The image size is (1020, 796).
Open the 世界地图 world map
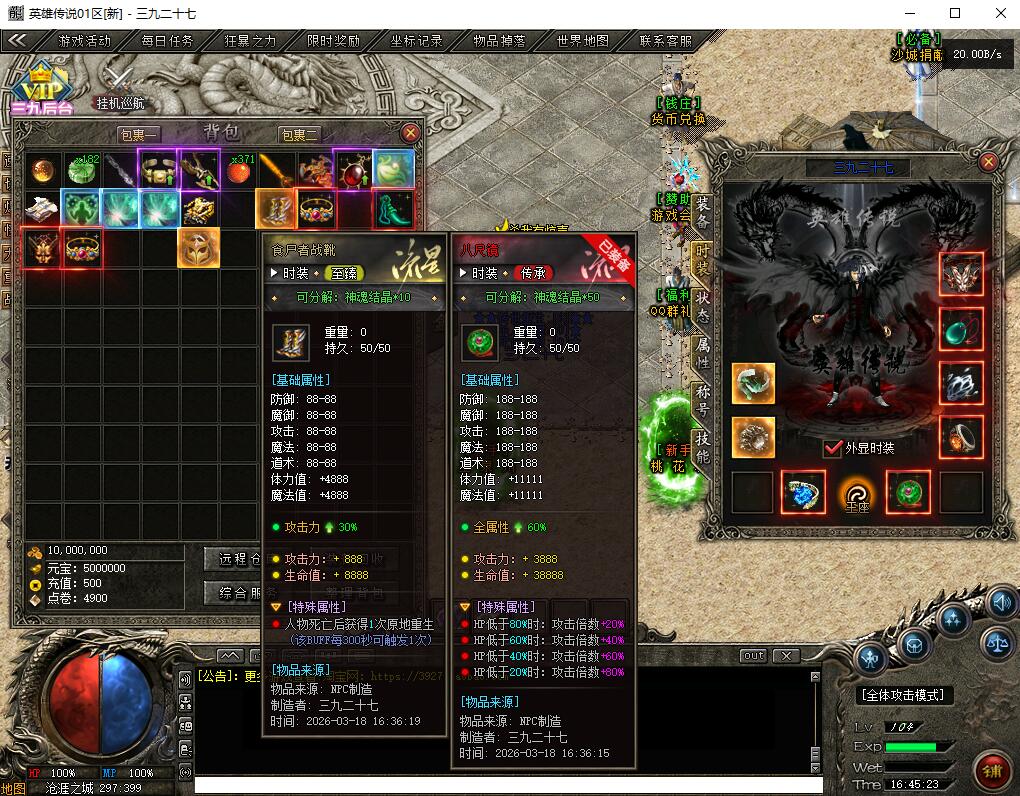coord(583,41)
